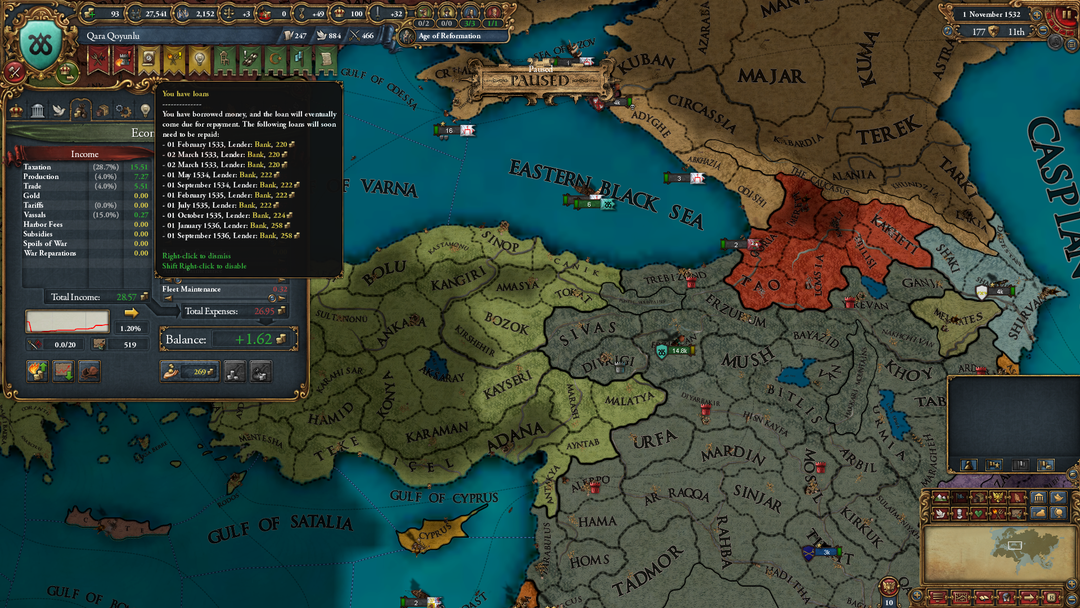This screenshot has width=1080, height=608.
Task: Open the court tab with crown icon
Action: click(16, 110)
